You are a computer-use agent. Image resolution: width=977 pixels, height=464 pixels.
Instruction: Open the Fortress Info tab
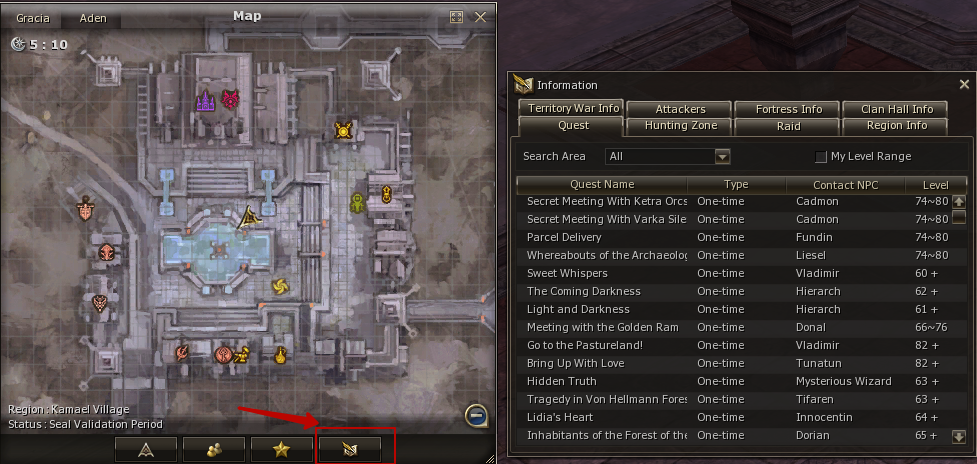coord(788,108)
